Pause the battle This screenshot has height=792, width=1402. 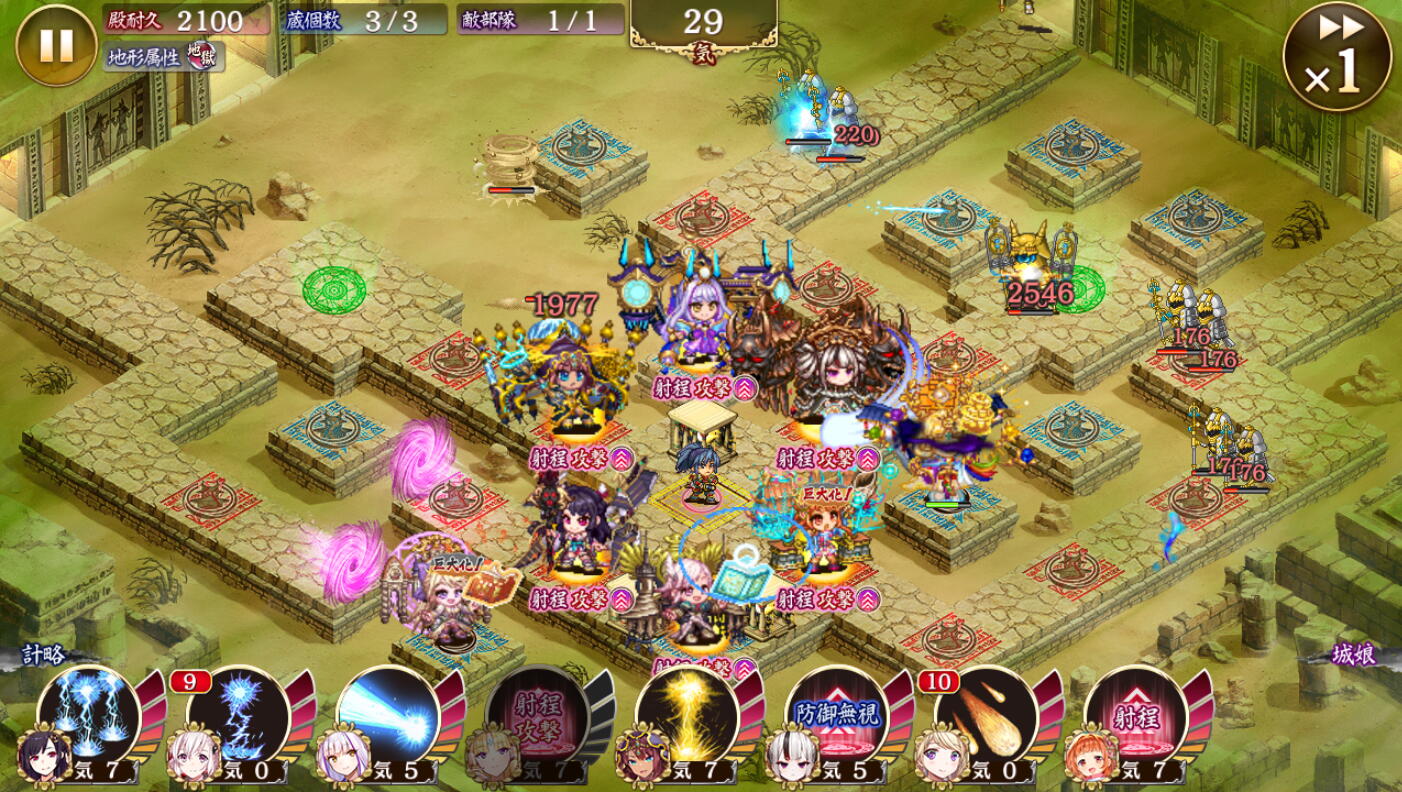[x=56, y=45]
